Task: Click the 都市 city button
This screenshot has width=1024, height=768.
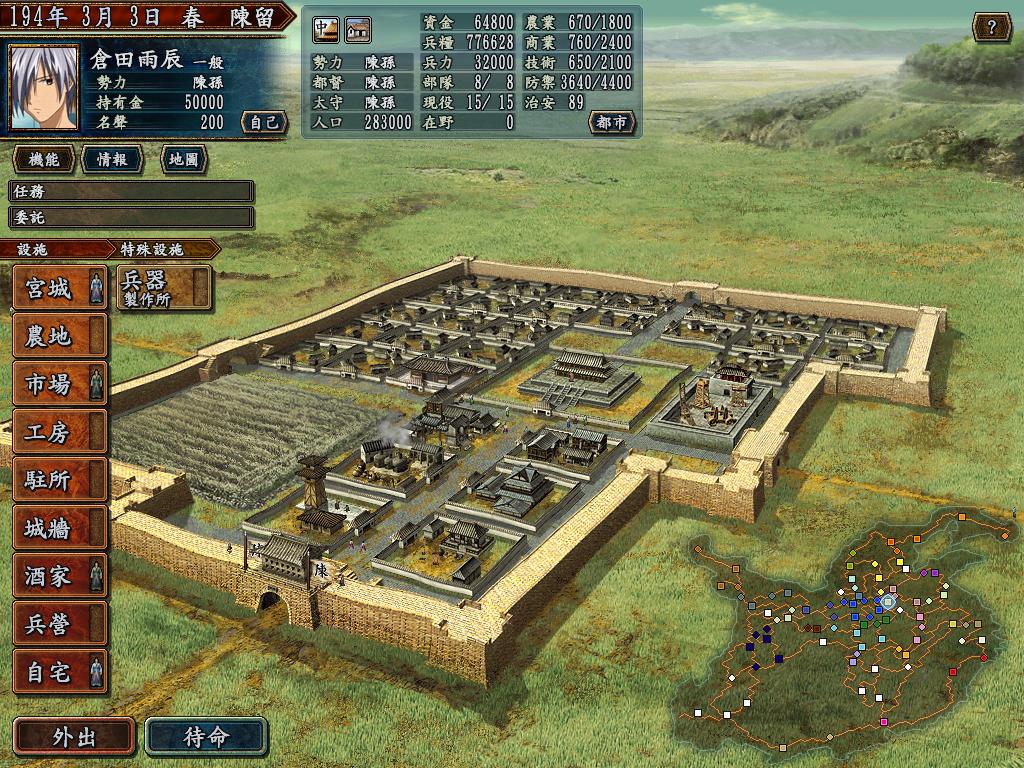Action: pyautogui.click(x=611, y=122)
